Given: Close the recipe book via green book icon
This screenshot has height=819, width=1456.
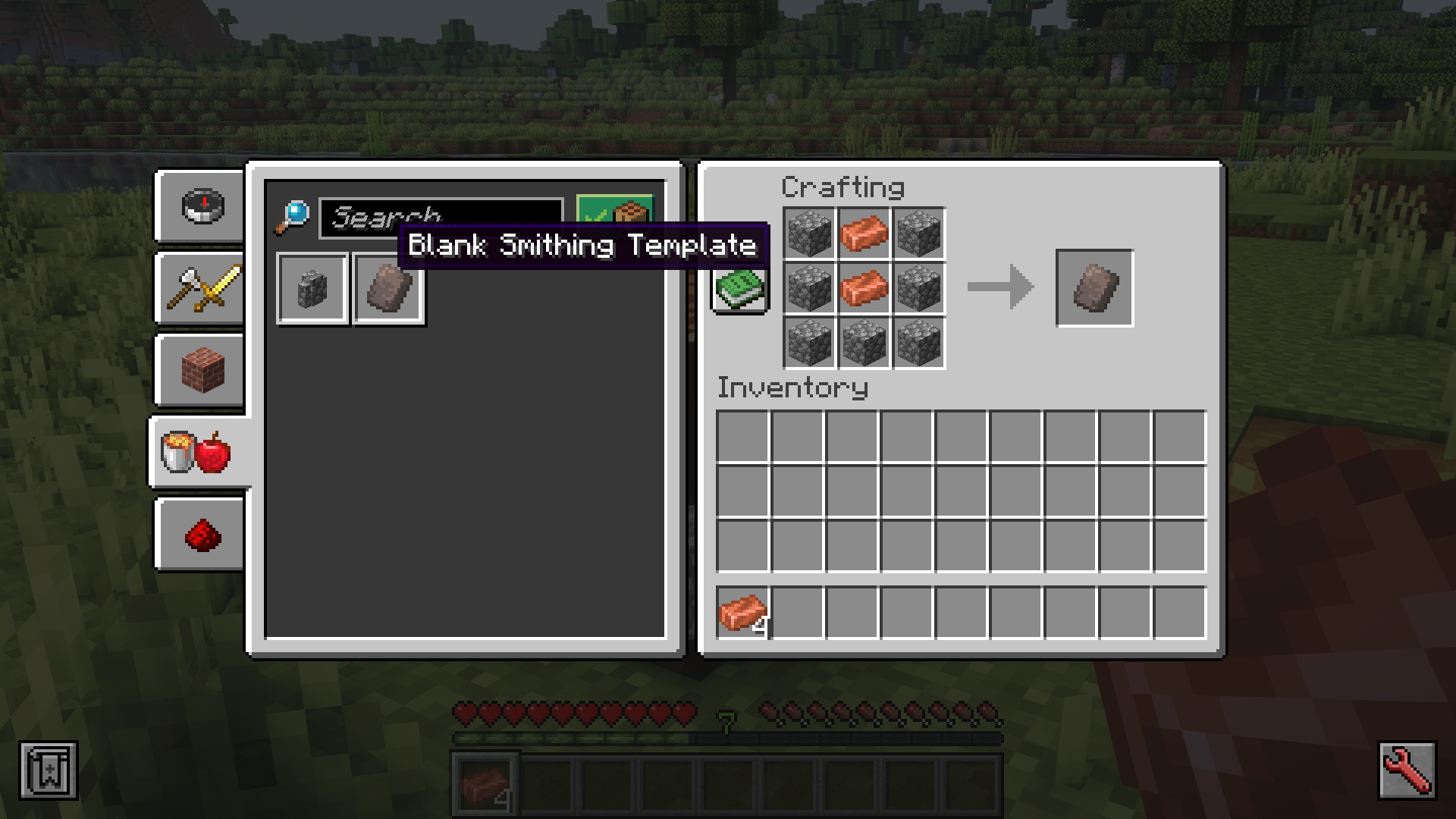Looking at the screenshot, I should 739,288.
